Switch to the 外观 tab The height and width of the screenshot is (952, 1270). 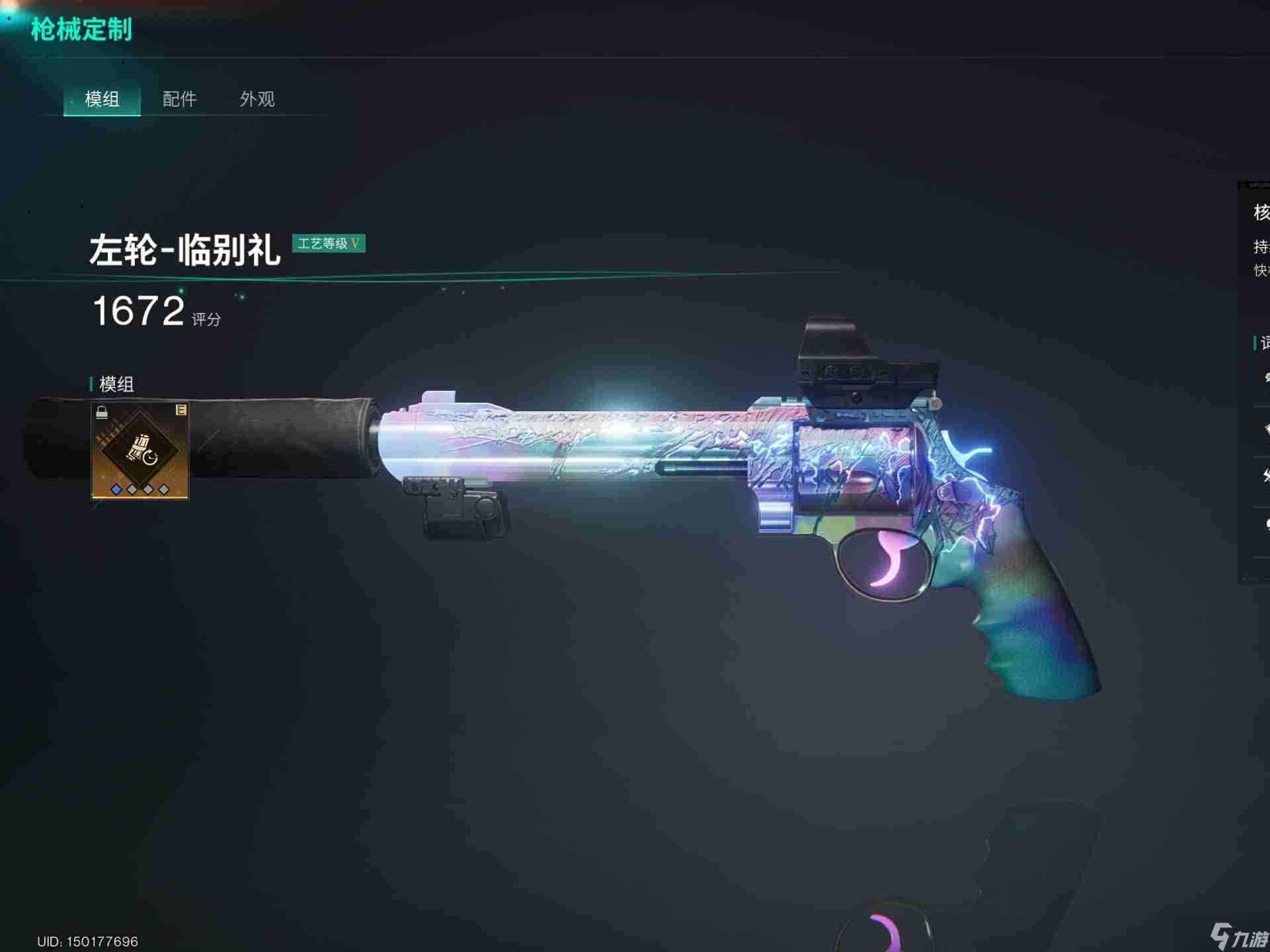[x=258, y=99]
